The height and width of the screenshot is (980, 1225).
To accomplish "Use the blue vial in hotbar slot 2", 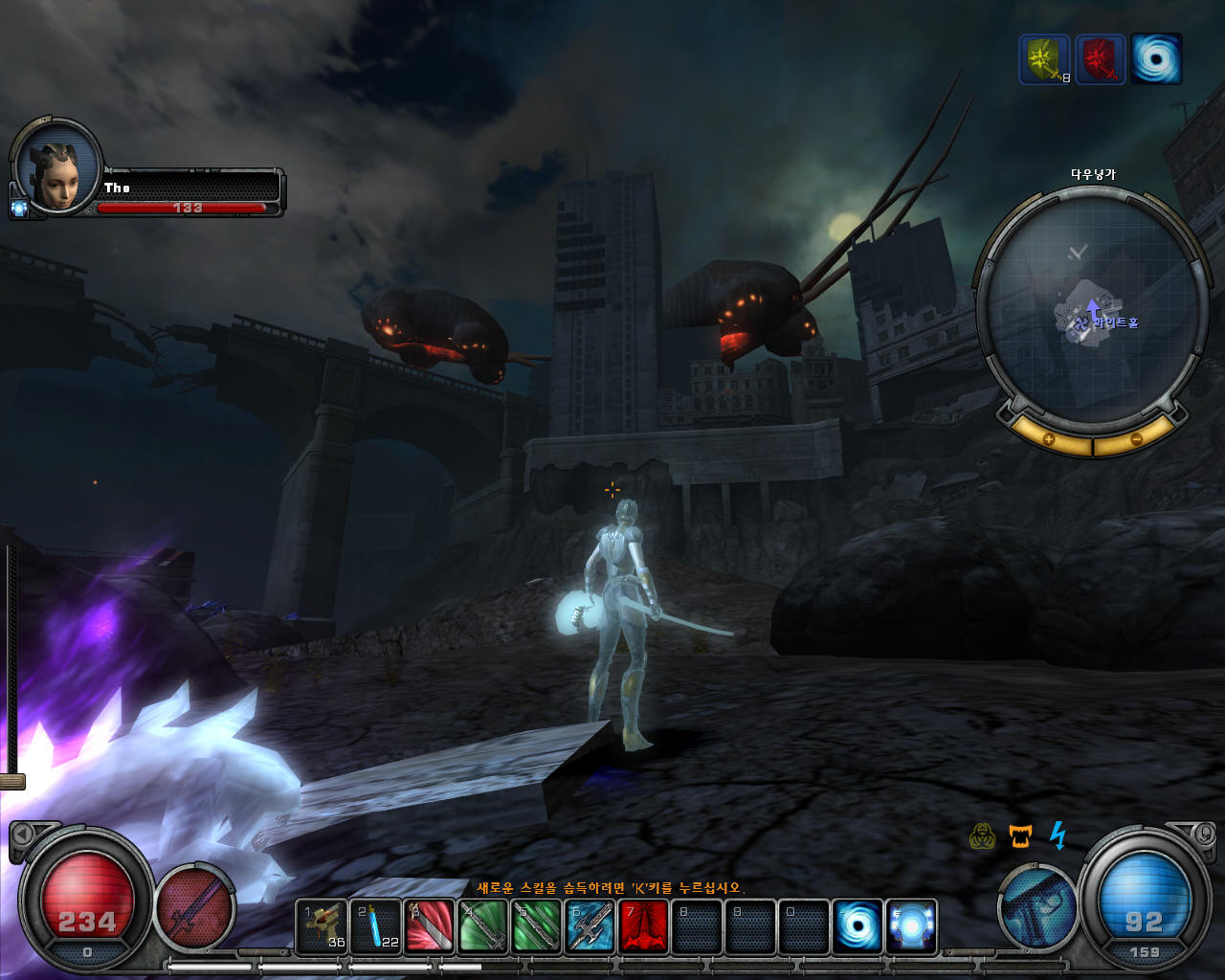I will point(375,926).
